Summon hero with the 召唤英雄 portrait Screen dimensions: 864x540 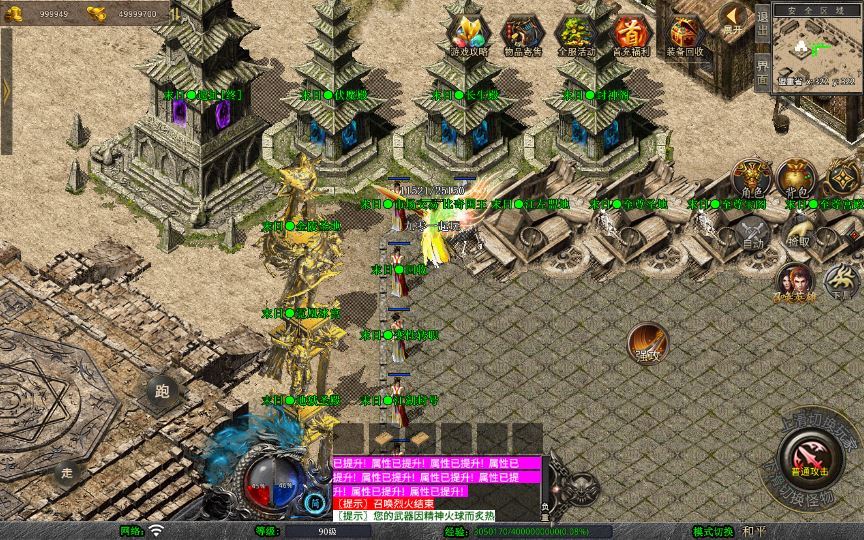point(795,282)
